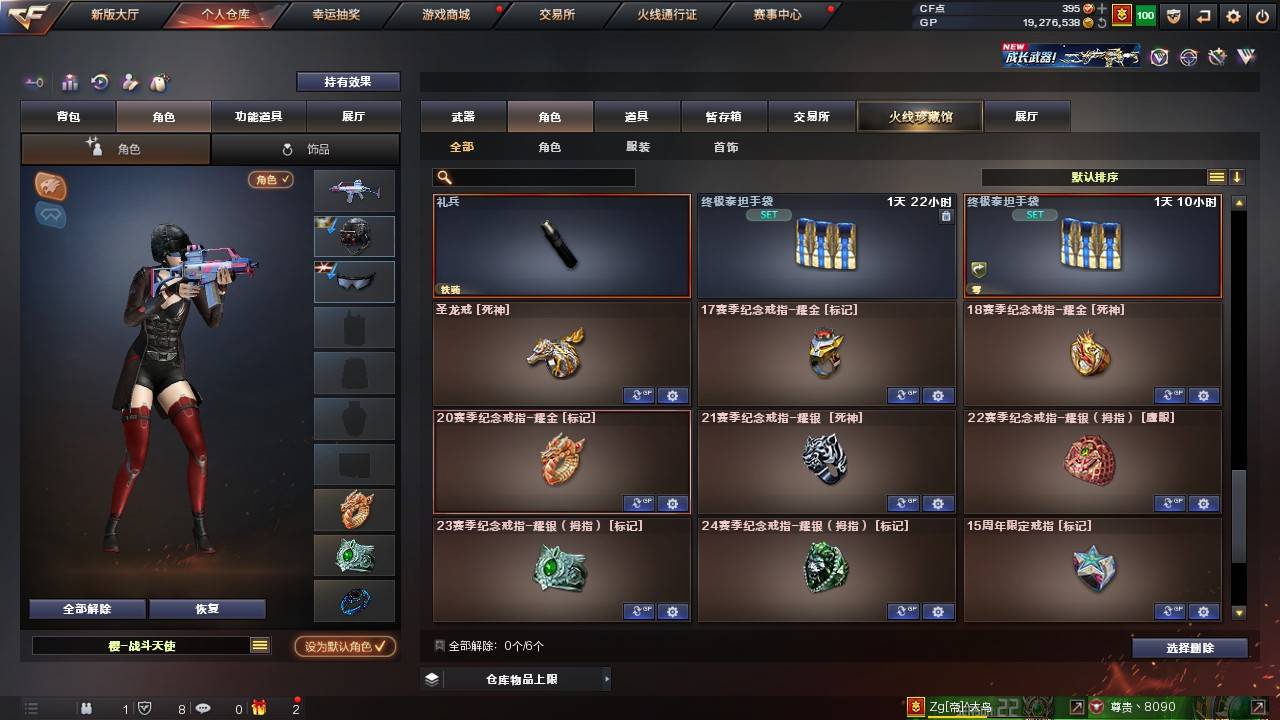Open the settings gear in the top-right corner
The image size is (1280, 720).
[x=1233, y=15]
